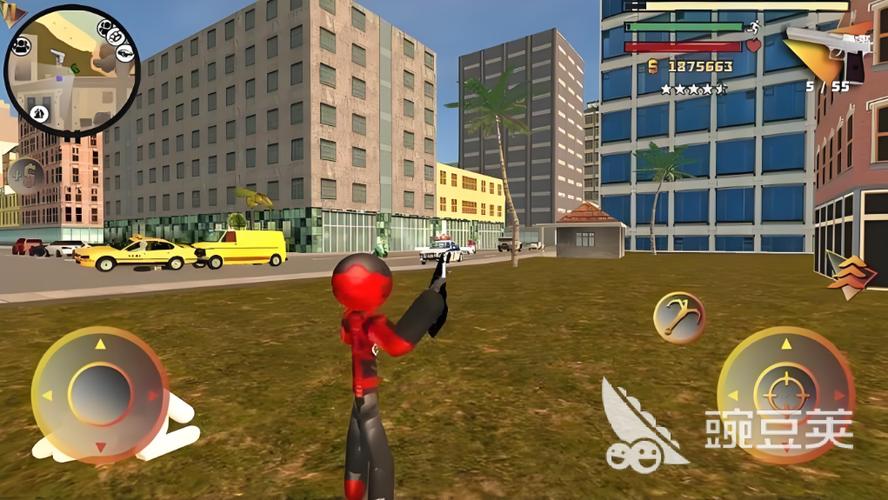Image resolution: width=888 pixels, height=500 pixels.
Task: Activate the rope hook ability button
Action: (679, 318)
